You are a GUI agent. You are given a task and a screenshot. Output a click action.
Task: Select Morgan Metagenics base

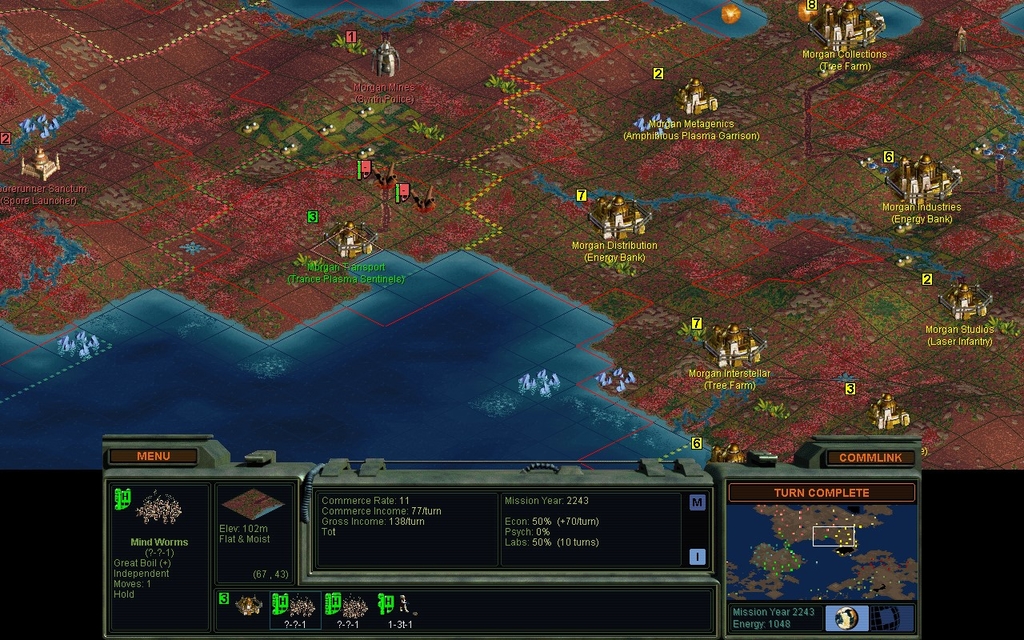tap(694, 97)
